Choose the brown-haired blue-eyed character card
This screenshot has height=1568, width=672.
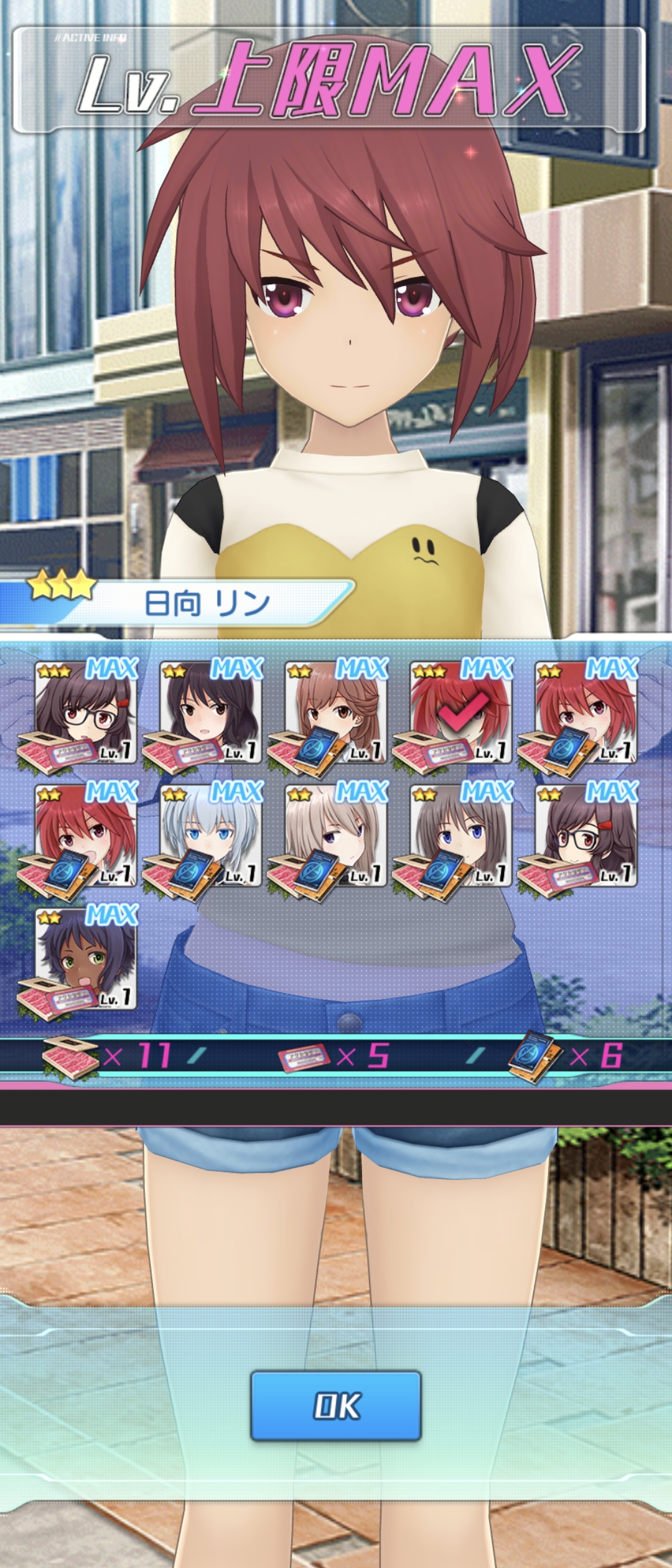click(x=461, y=835)
